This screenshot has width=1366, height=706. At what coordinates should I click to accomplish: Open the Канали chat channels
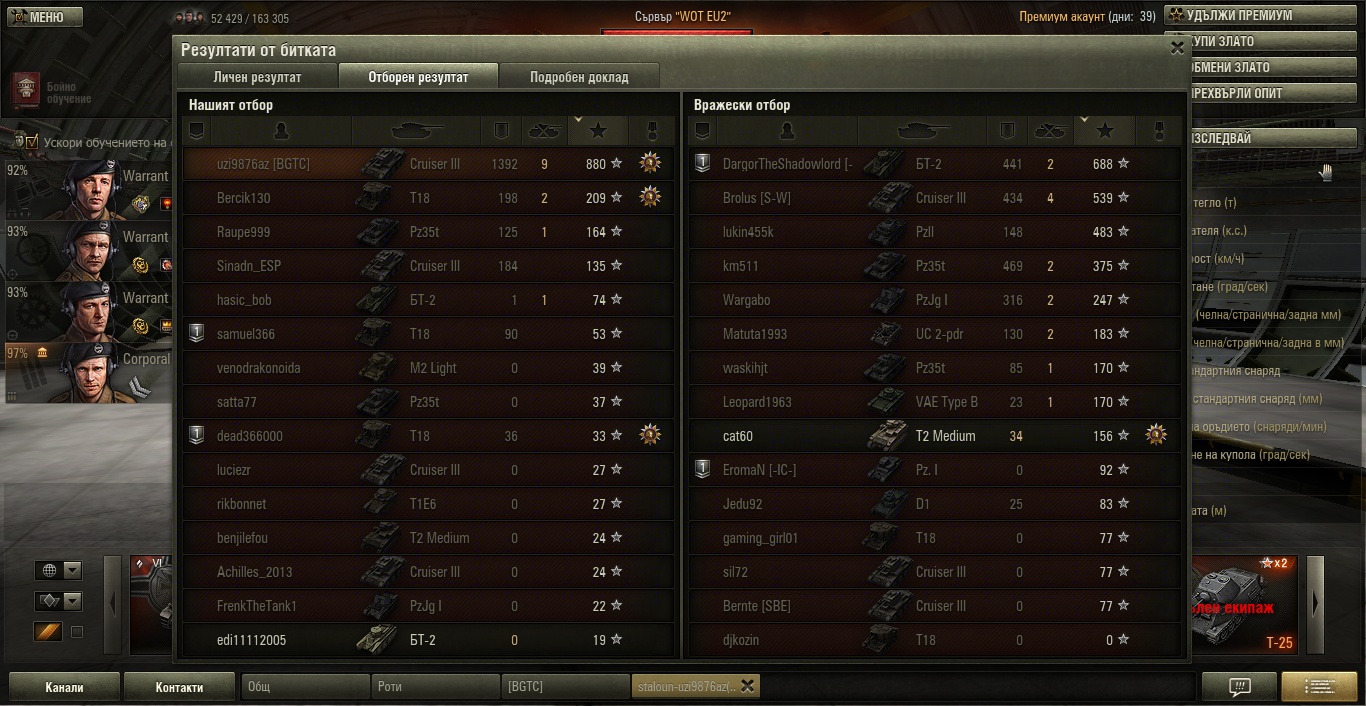pyautogui.click(x=64, y=687)
